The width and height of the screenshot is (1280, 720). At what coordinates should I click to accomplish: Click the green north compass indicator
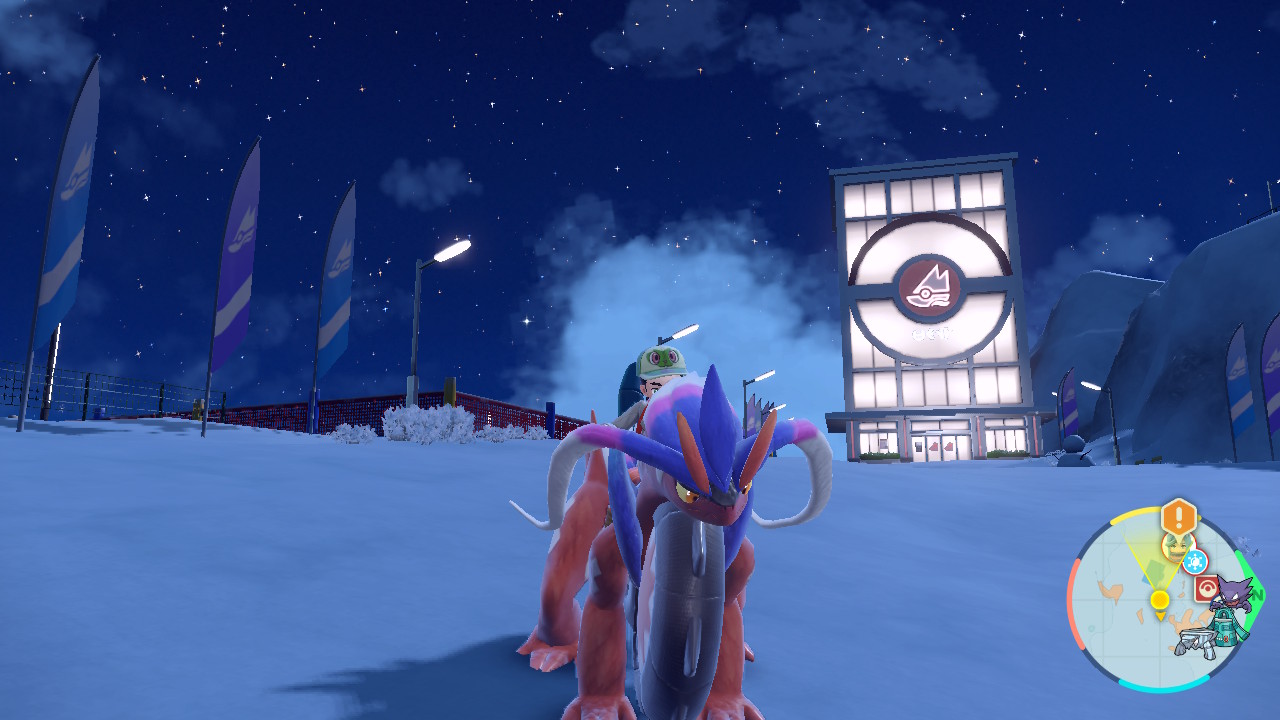(x=1256, y=594)
